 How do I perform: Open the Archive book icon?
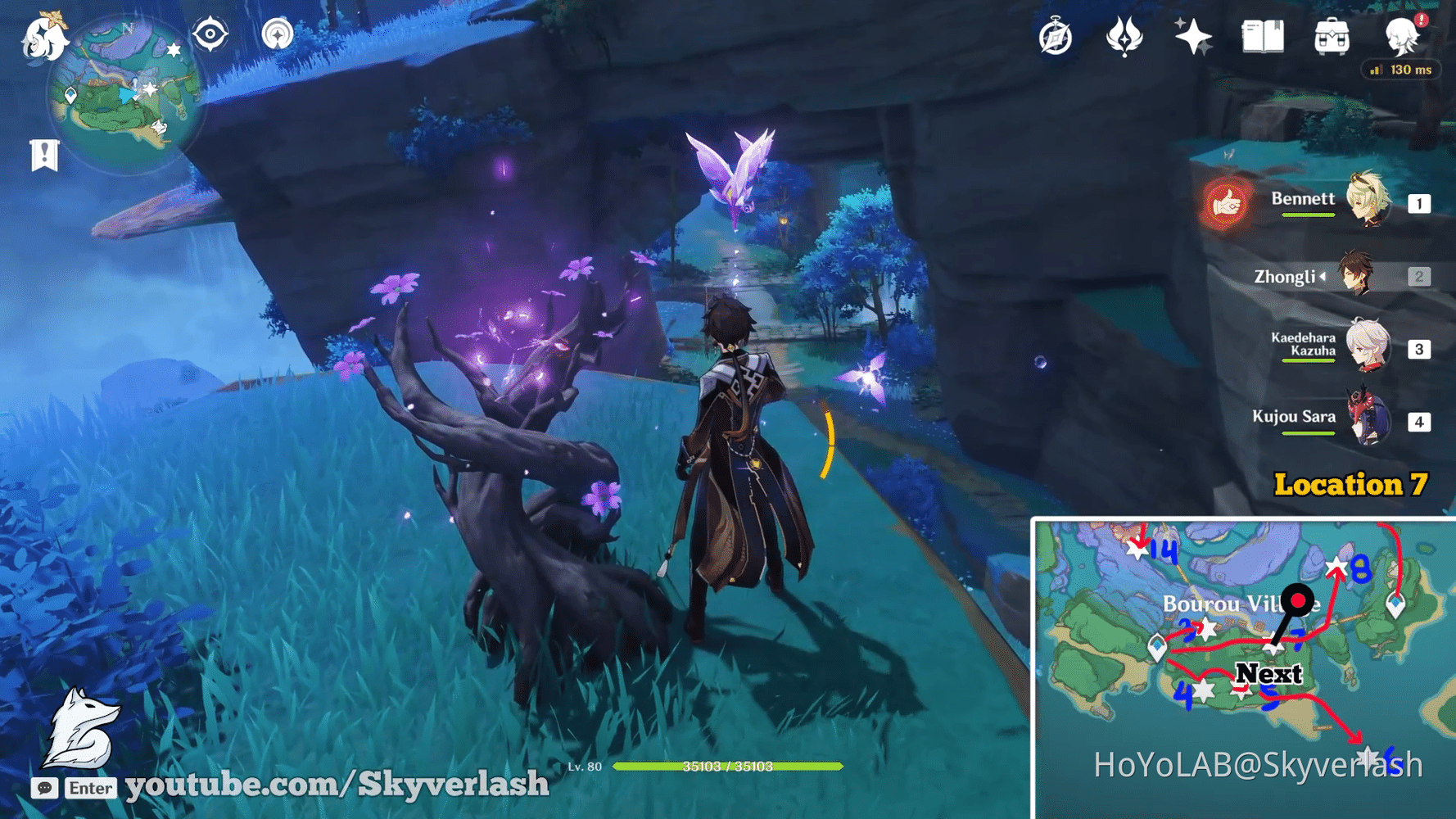(x=1261, y=37)
